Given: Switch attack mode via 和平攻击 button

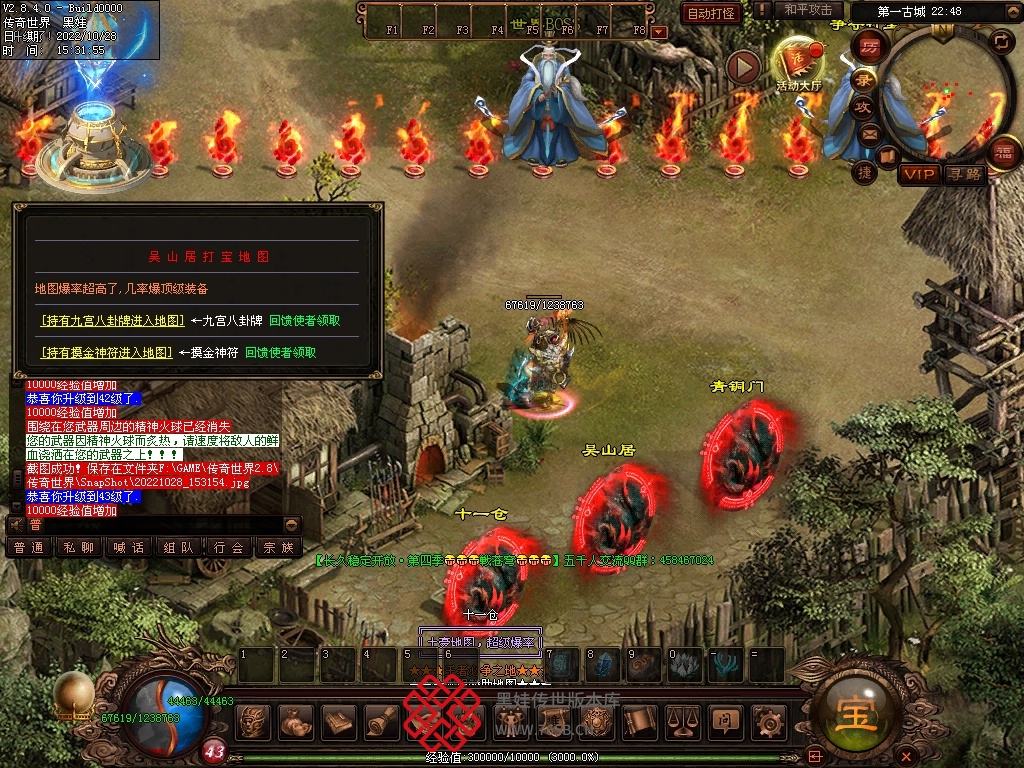Looking at the screenshot, I should pyautogui.click(x=808, y=10).
